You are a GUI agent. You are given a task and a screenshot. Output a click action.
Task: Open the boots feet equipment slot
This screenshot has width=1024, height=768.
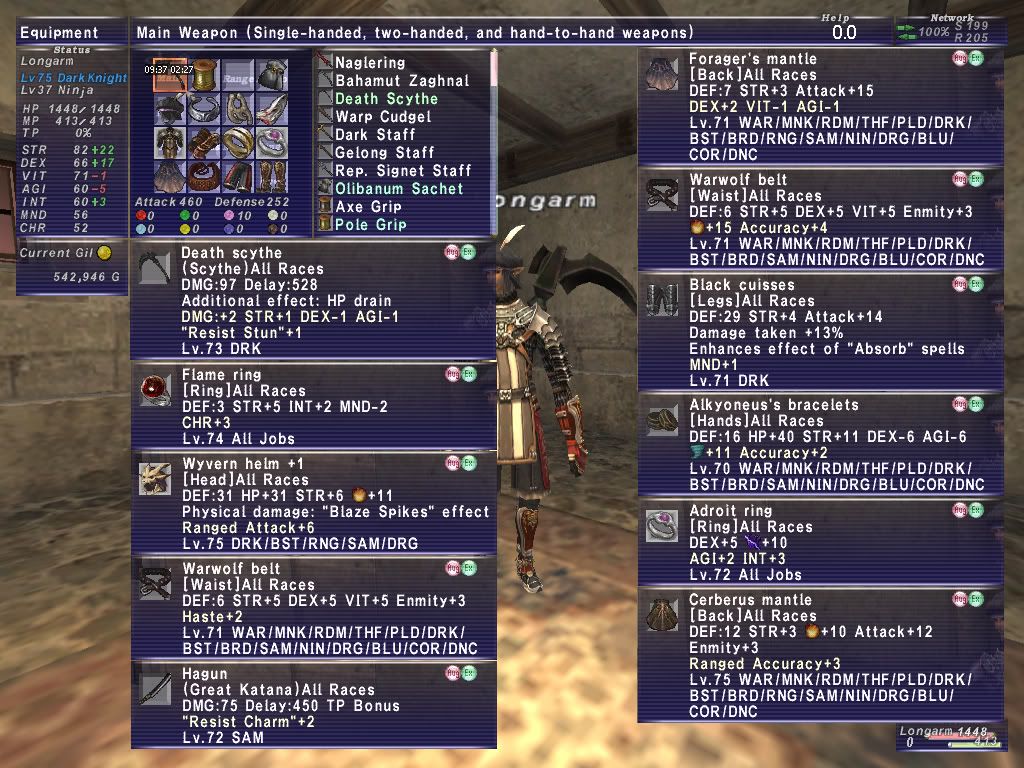coord(272,176)
